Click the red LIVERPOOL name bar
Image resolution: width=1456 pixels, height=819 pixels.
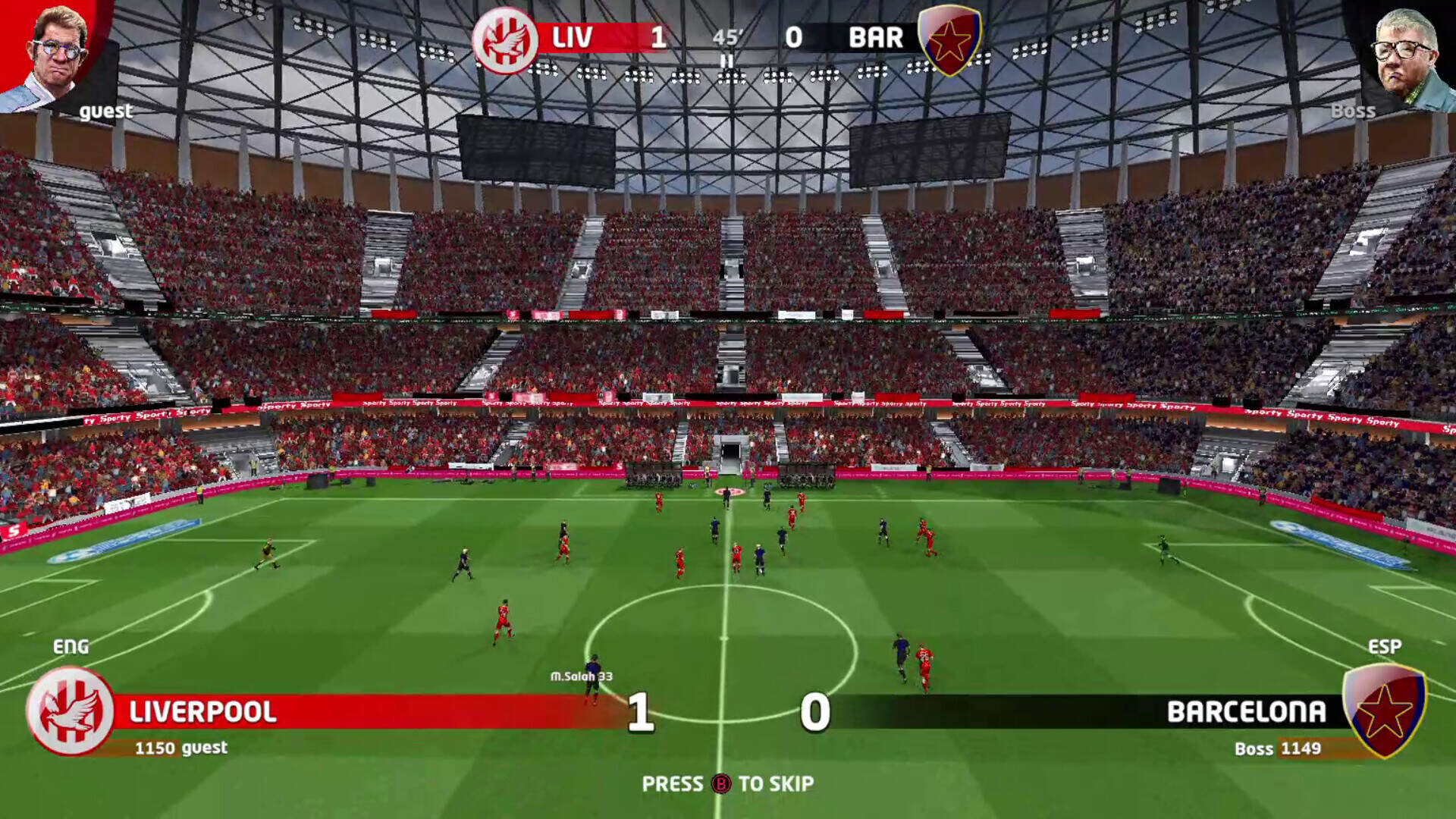click(x=203, y=712)
